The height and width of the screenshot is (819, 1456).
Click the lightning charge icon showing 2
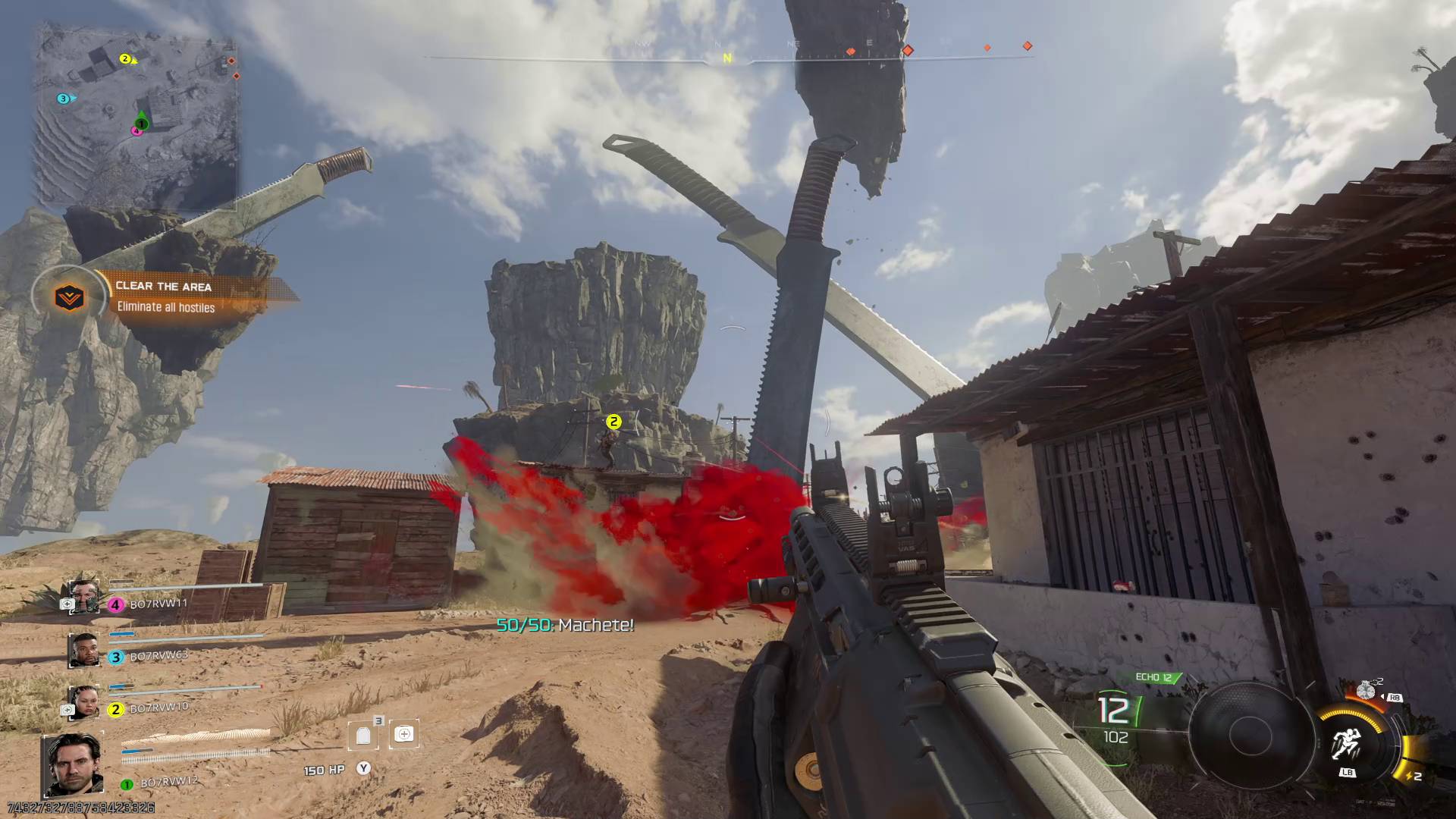click(1414, 776)
